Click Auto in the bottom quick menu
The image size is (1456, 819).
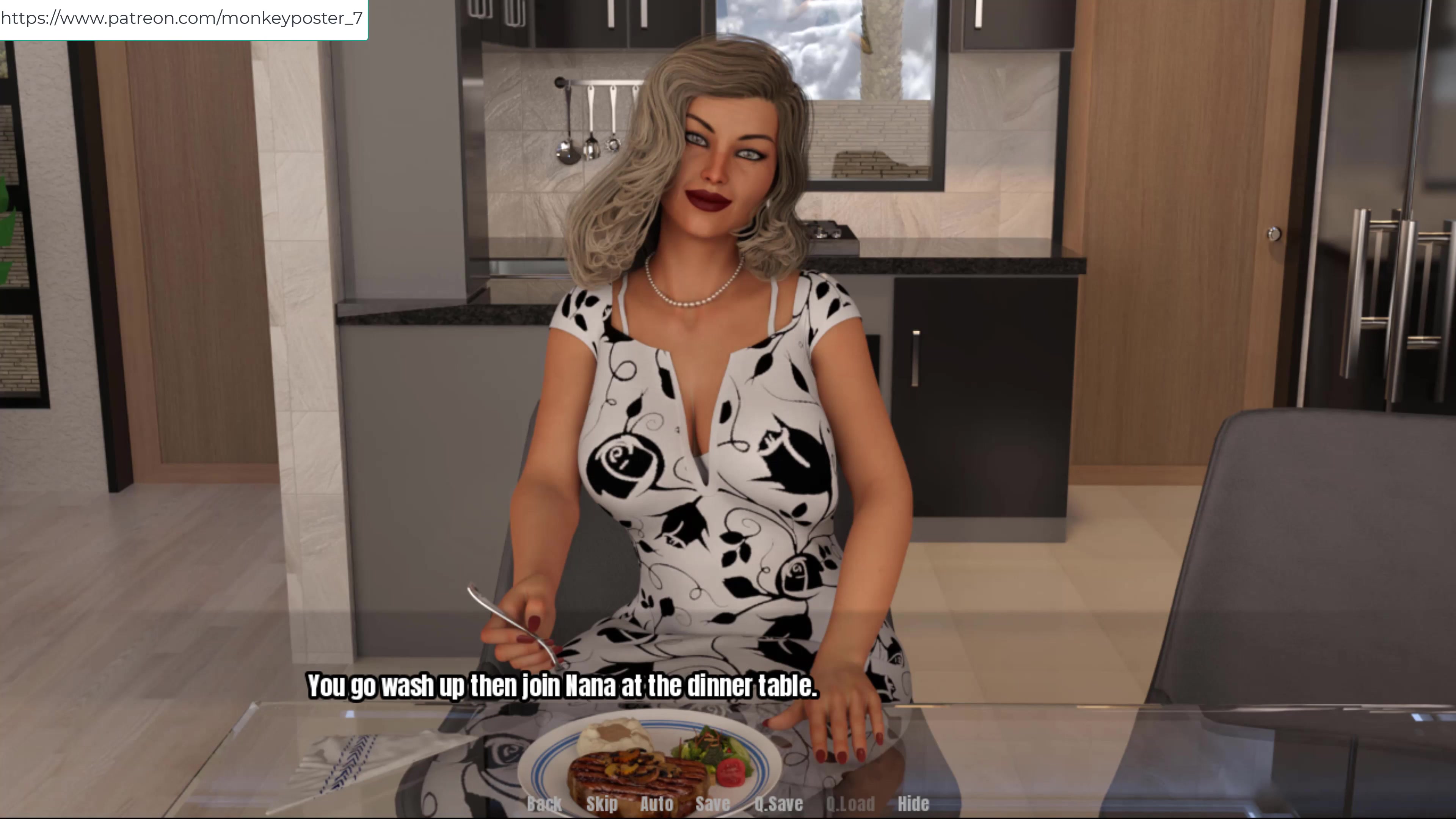[x=657, y=803]
